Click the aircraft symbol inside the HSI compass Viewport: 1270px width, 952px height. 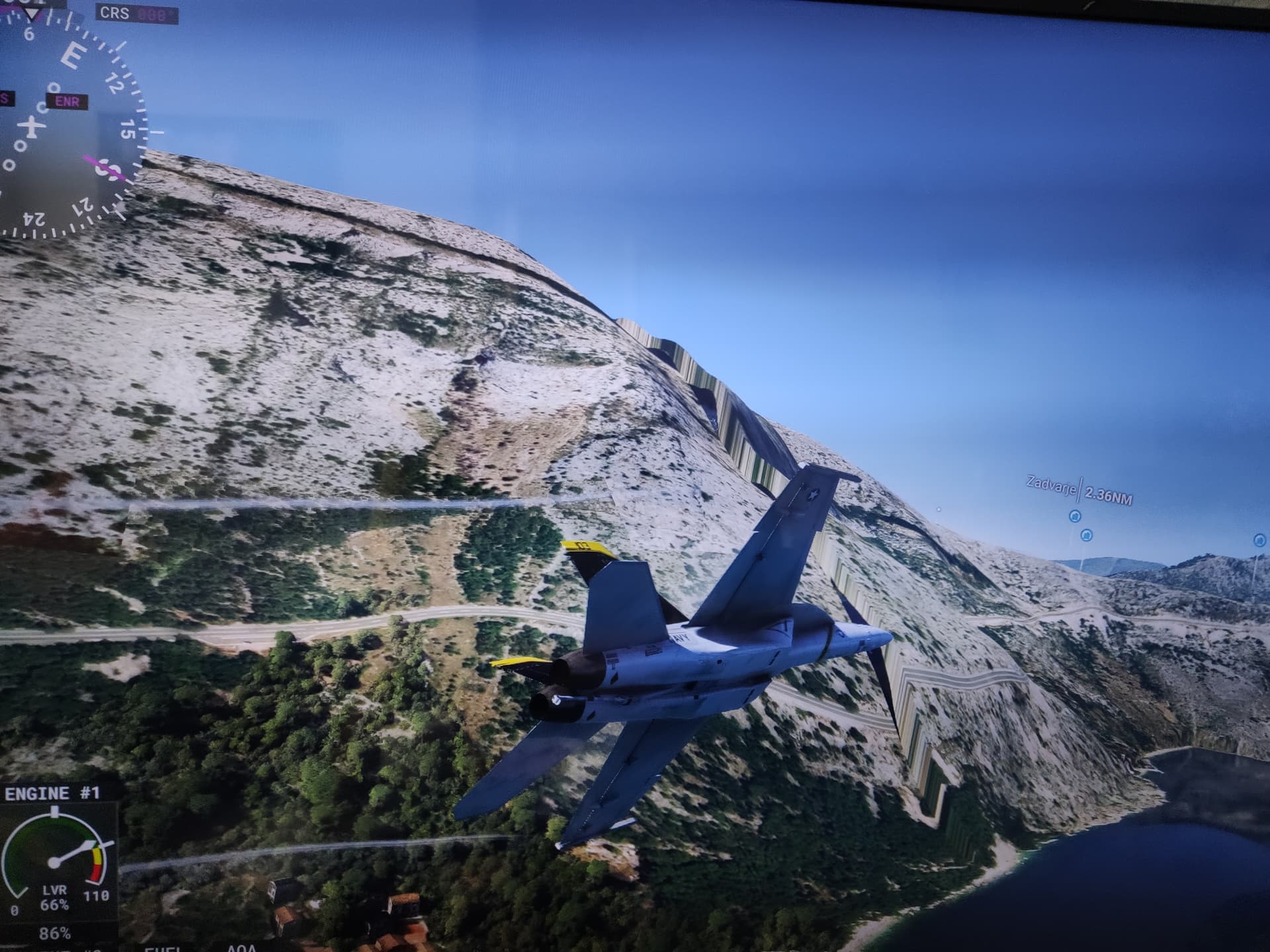31,127
